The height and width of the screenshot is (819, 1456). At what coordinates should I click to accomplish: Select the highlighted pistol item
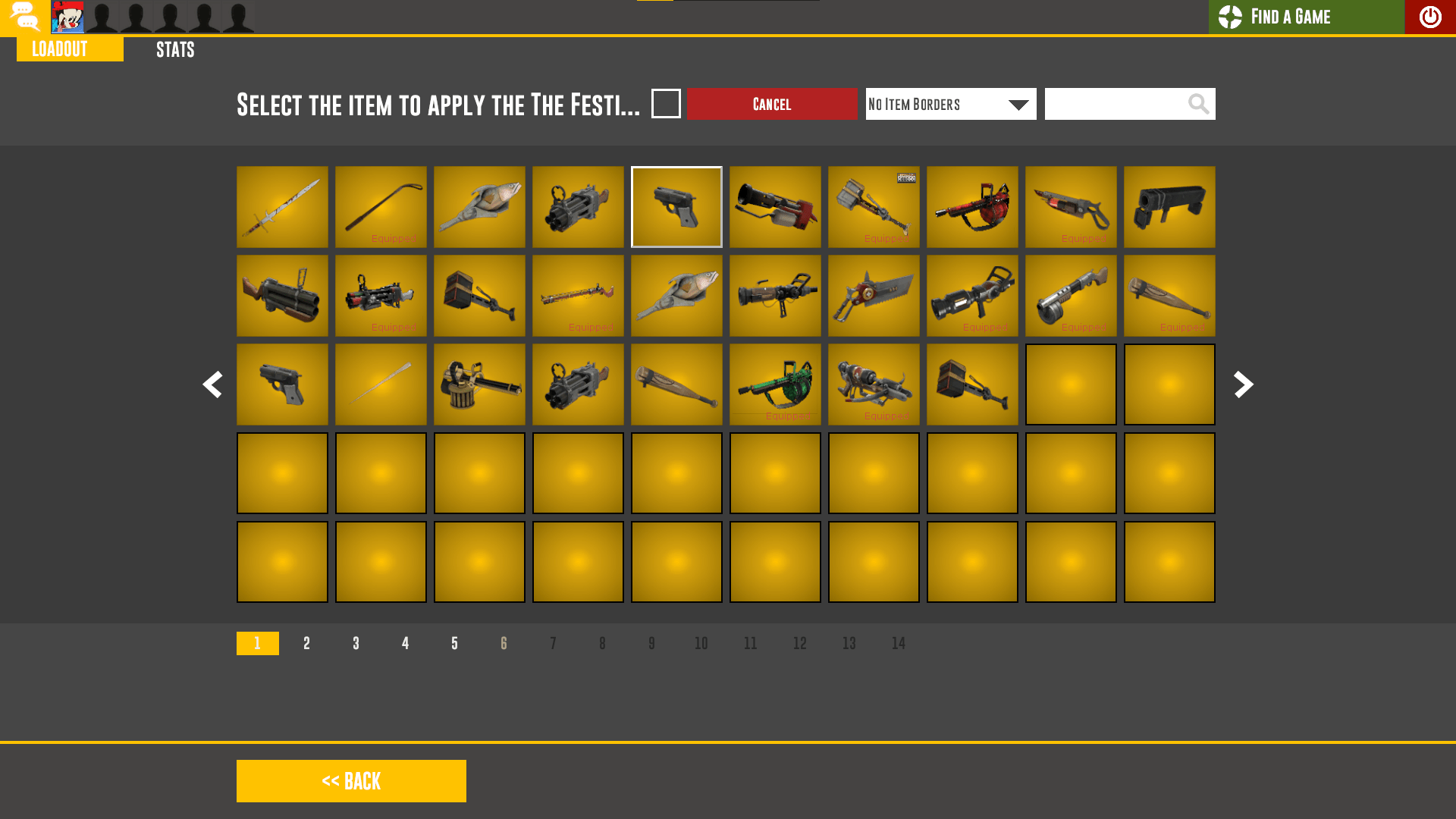pos(676,206)
